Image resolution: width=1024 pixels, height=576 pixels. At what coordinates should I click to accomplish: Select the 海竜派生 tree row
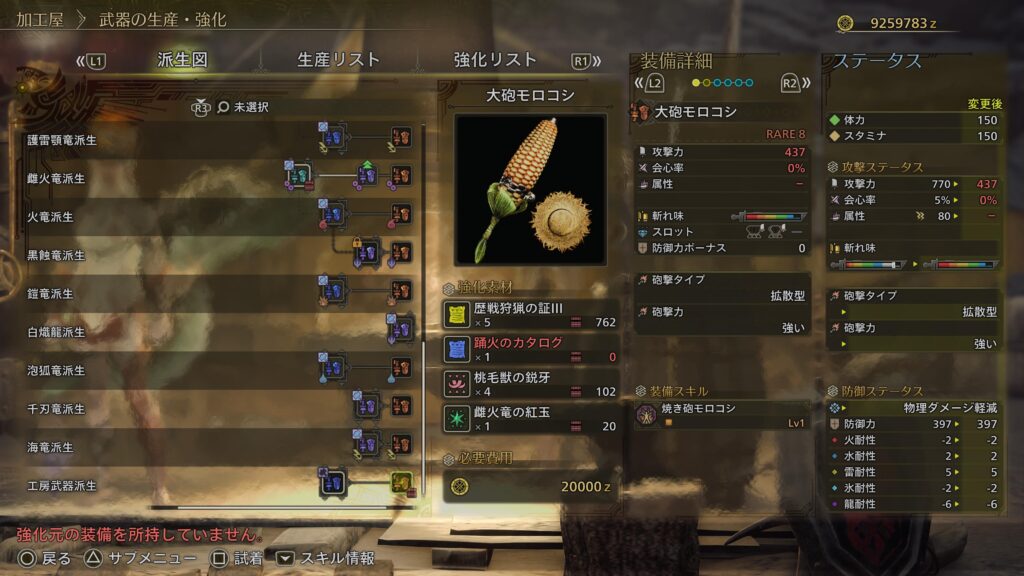[50, 447]
